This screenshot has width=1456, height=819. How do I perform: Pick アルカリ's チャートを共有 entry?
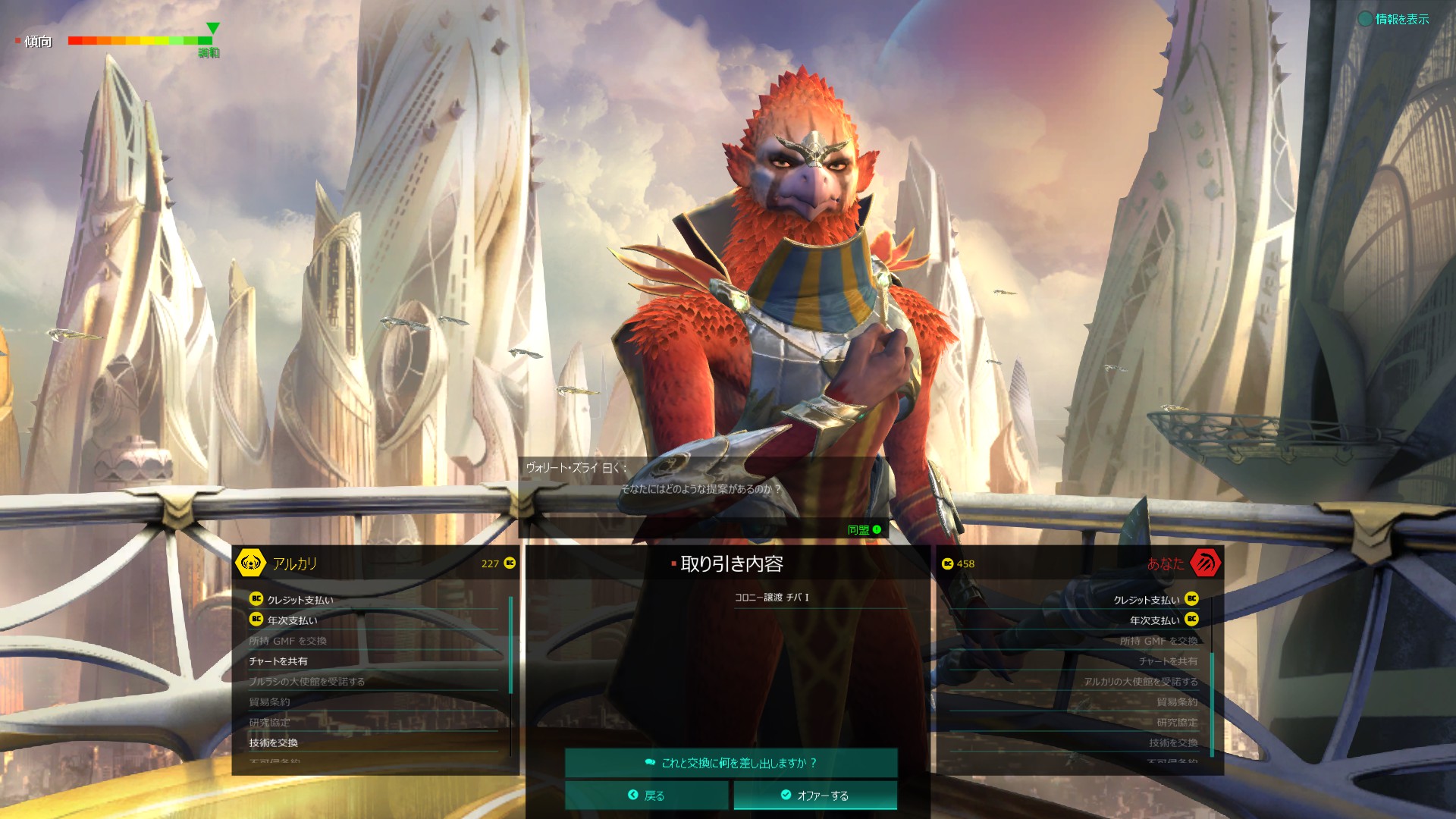tap(278, 661)
